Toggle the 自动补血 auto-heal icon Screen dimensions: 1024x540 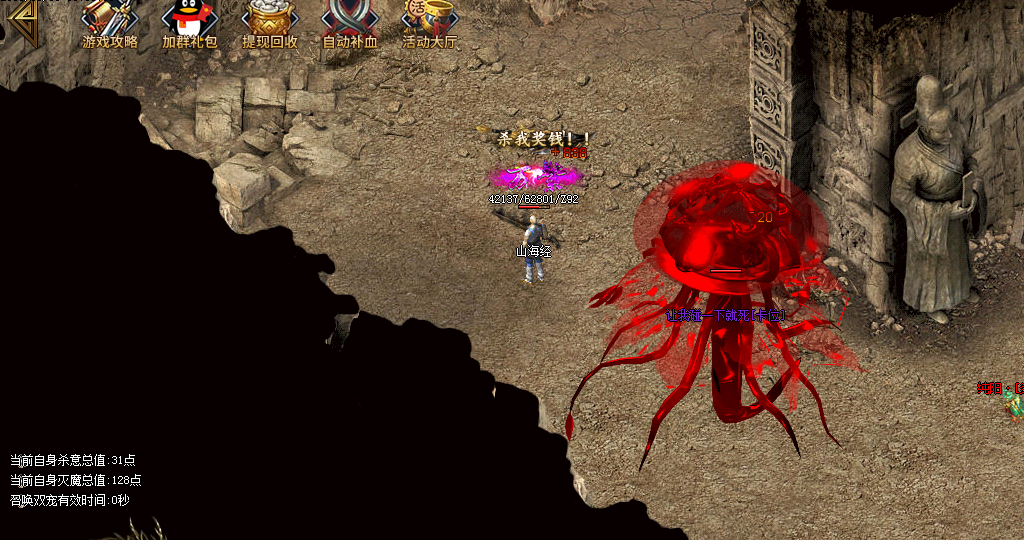(350, 20)
